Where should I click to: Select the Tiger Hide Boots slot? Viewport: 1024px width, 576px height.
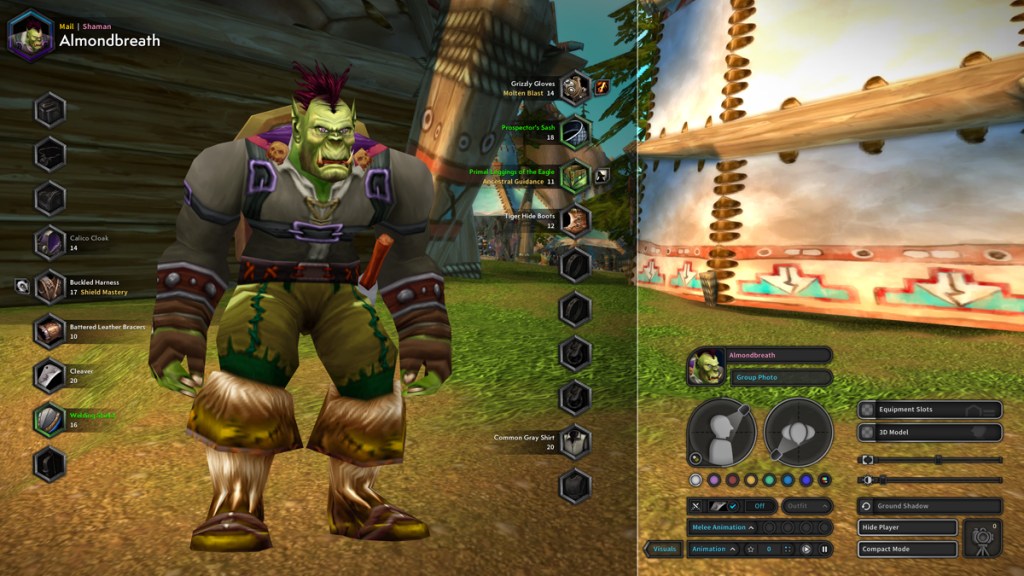point(574,220)
